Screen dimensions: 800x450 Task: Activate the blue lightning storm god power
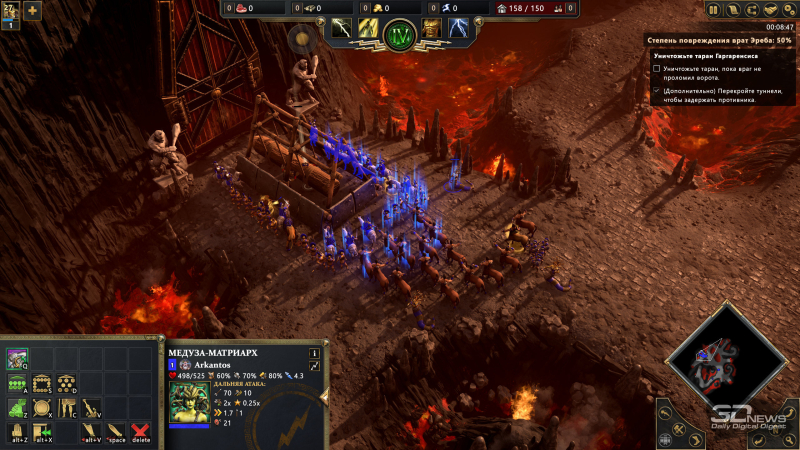[459, 27]
